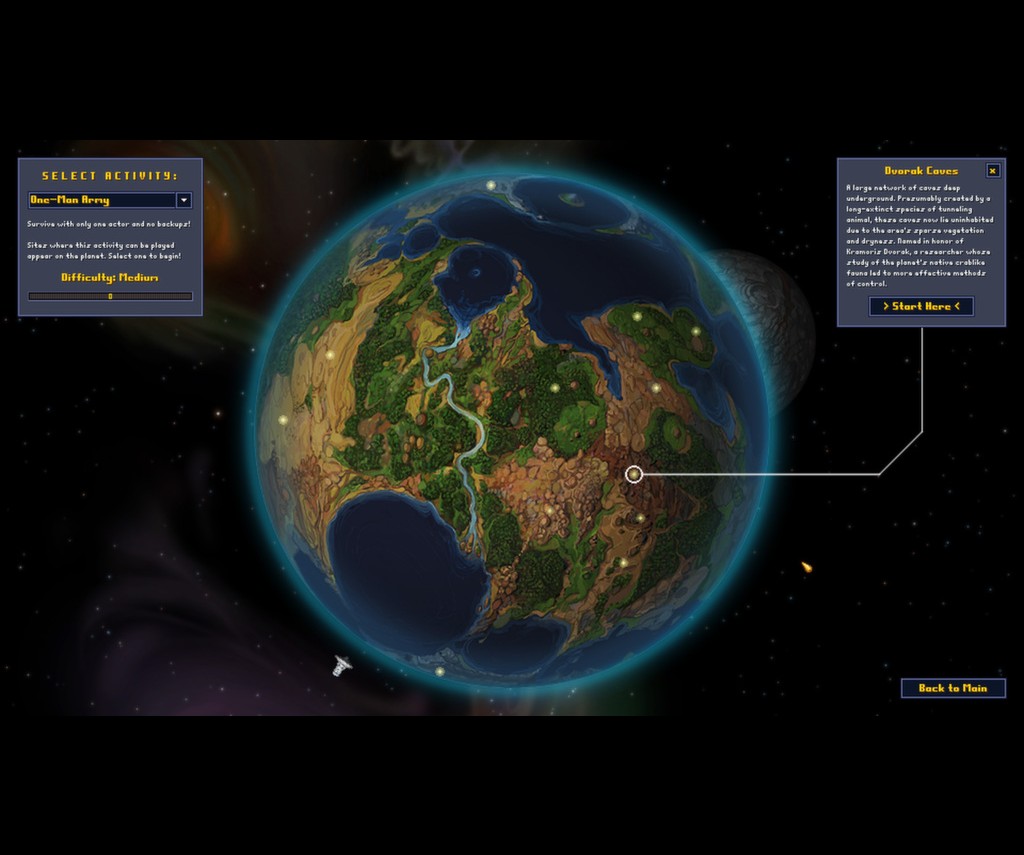
Task: Open the One-Man Army activity dropdown
Action: click(x=183, y=200)
